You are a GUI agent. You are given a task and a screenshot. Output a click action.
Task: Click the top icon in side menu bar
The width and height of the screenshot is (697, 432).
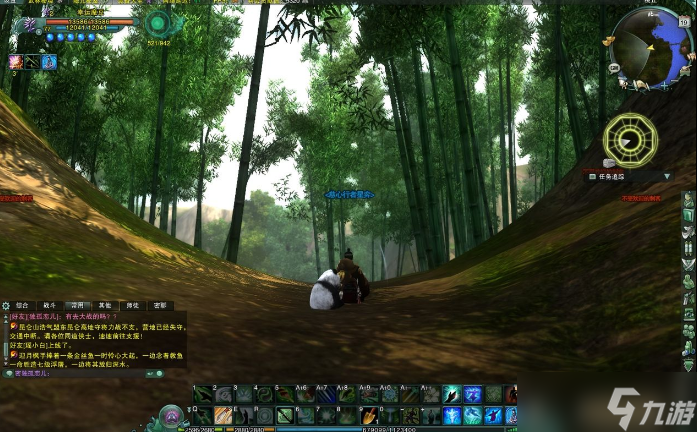688,199
